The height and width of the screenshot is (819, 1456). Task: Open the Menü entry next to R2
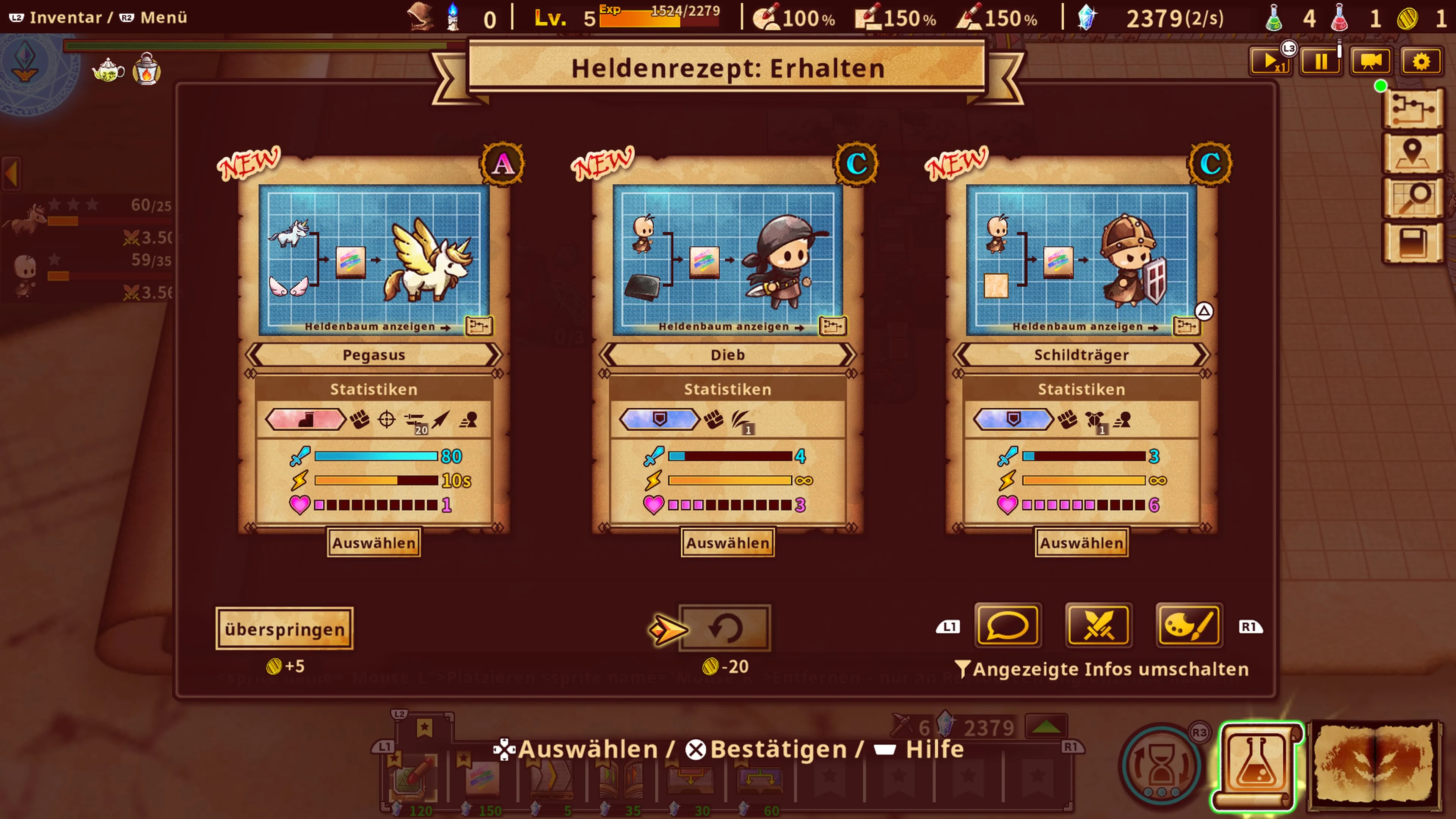161,17
